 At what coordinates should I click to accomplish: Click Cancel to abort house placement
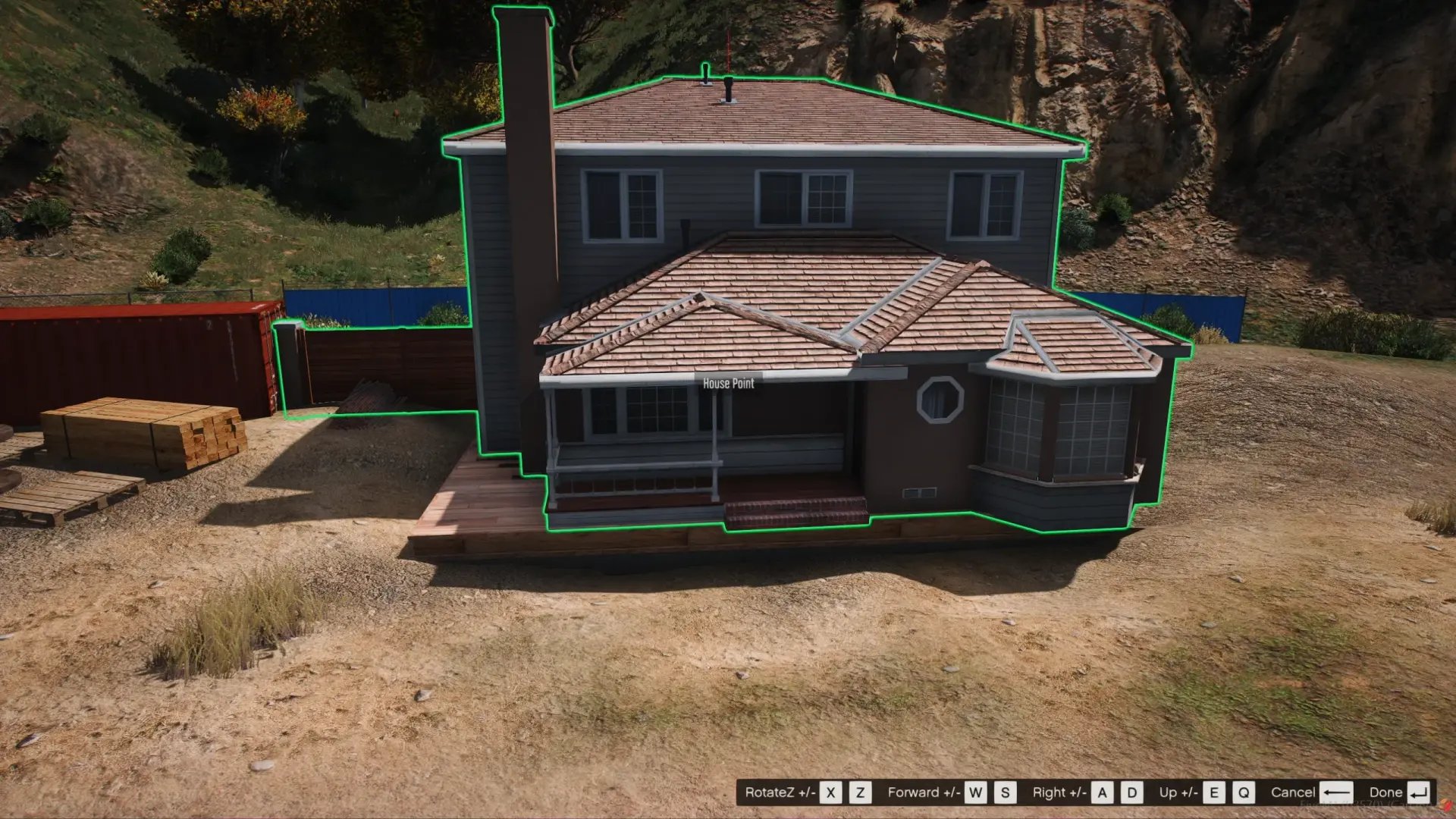[1294, 792]
